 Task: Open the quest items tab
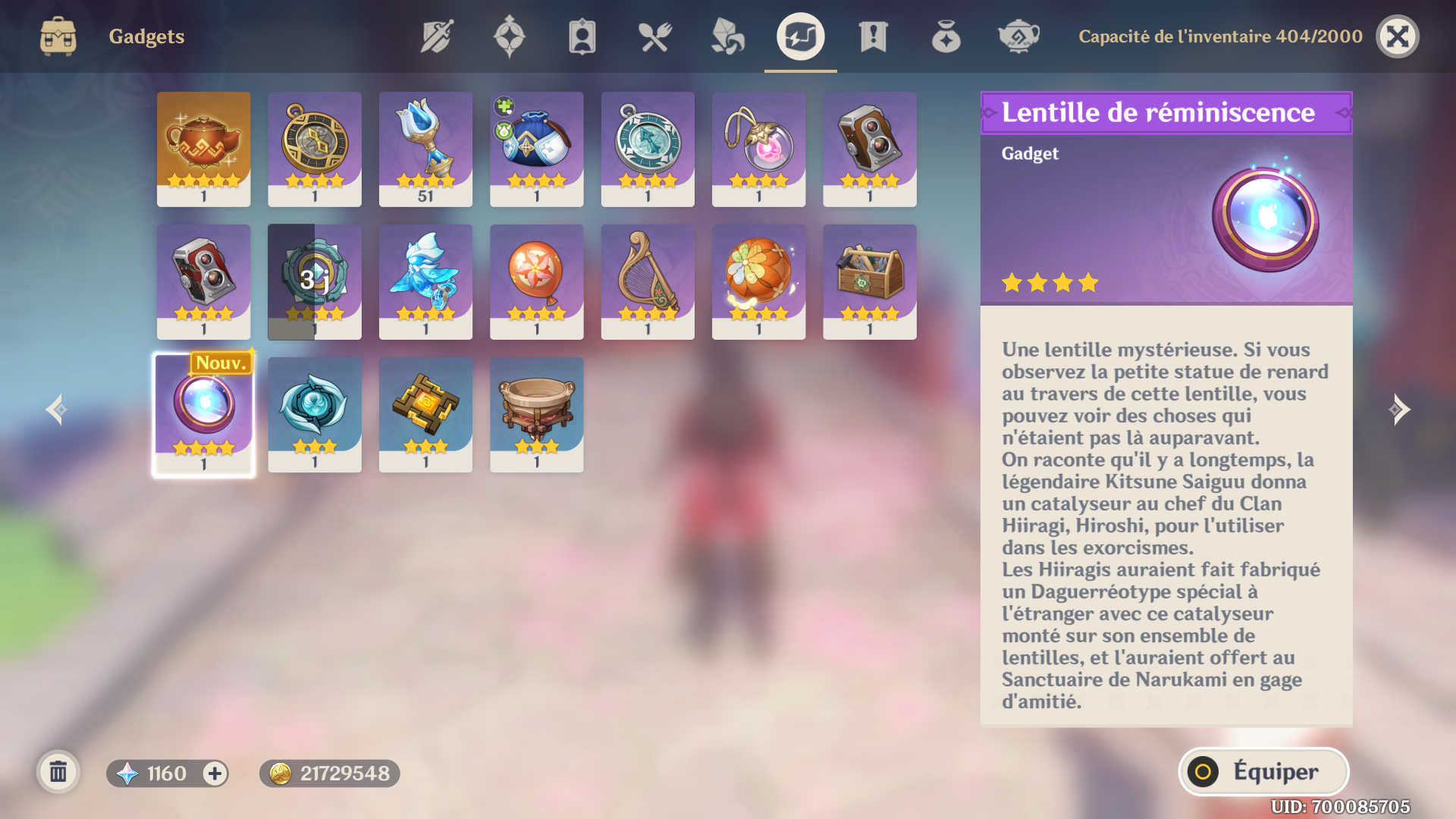click(873, 36)
